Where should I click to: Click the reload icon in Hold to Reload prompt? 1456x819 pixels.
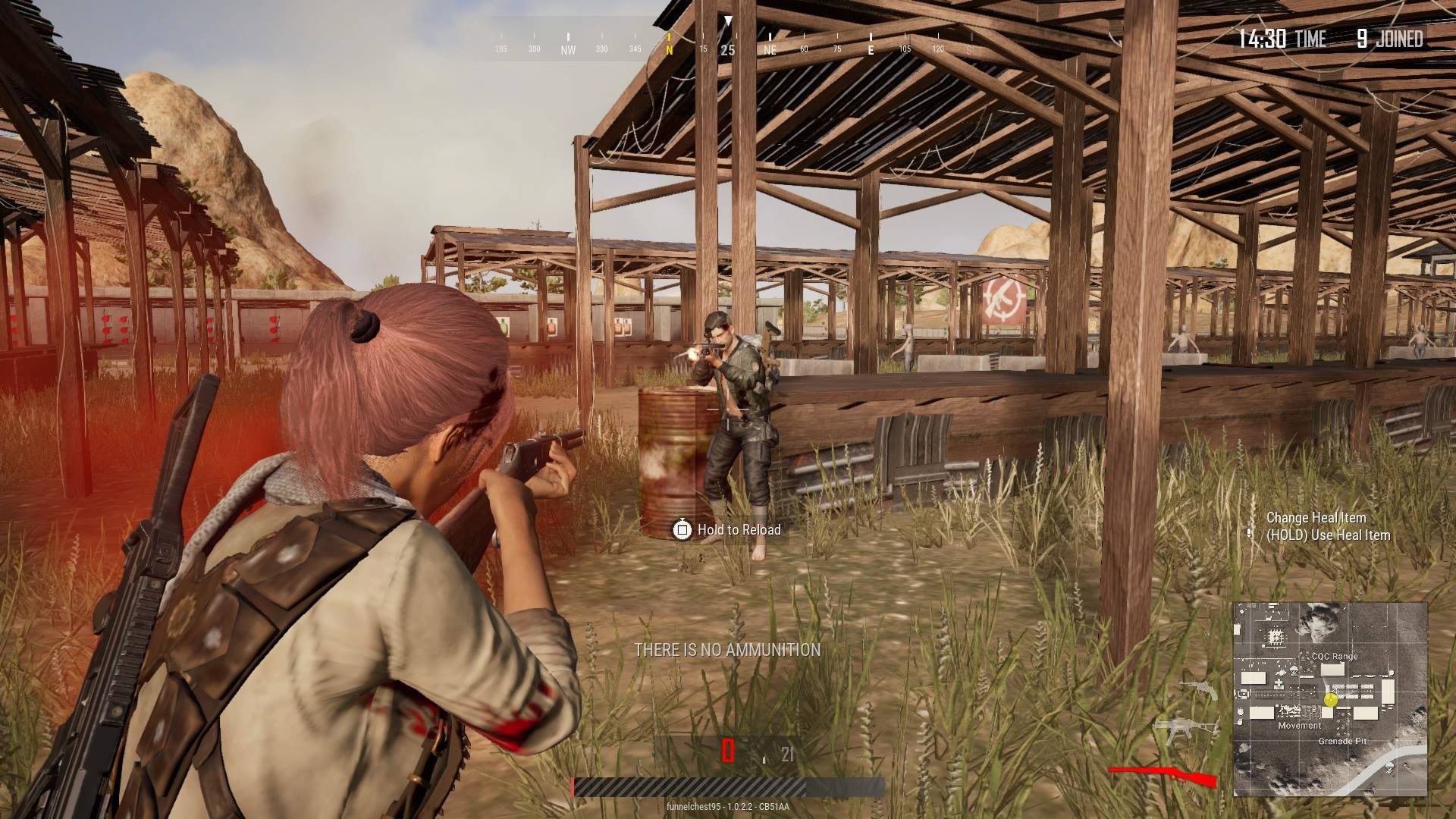coord(683,529)
